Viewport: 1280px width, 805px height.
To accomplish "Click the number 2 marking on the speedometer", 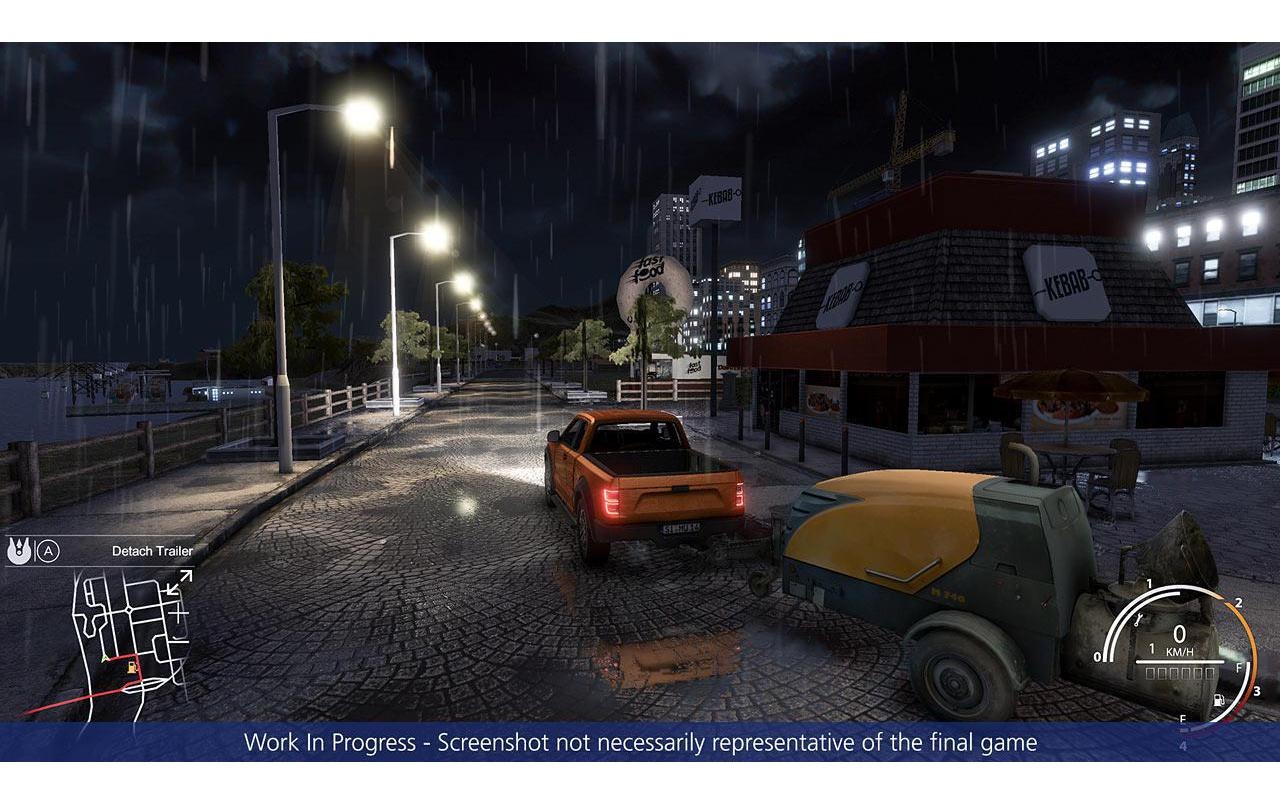I will tap(1239, 602).
